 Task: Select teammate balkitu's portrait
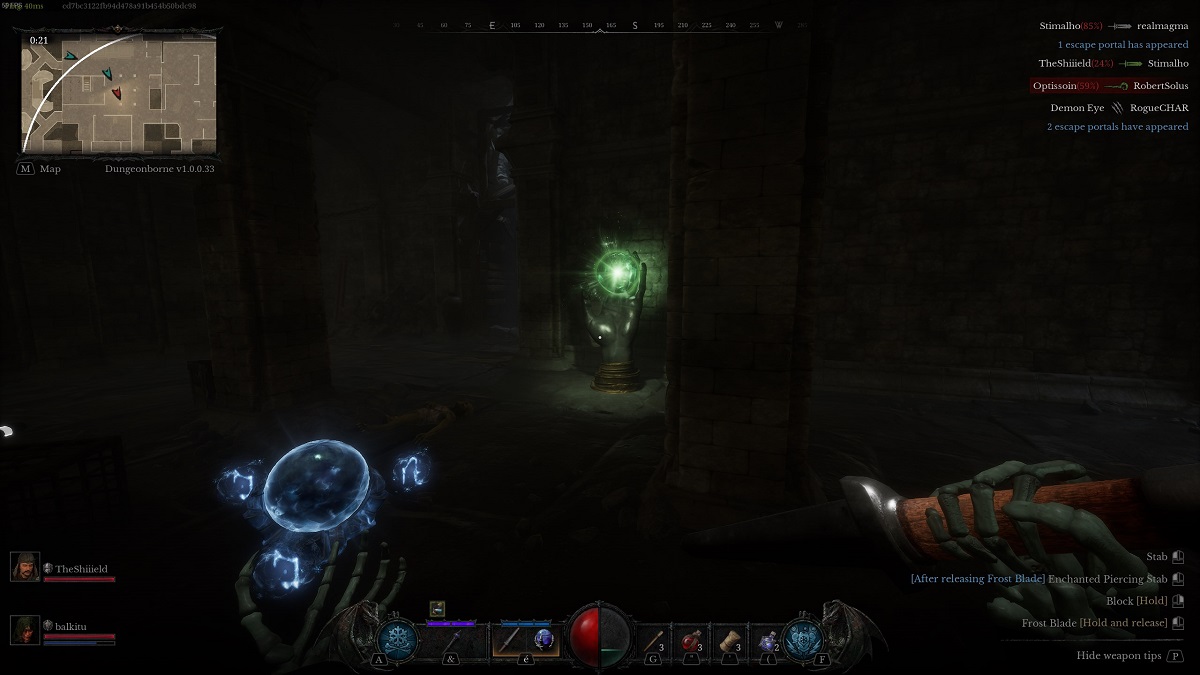coord(25,629)
